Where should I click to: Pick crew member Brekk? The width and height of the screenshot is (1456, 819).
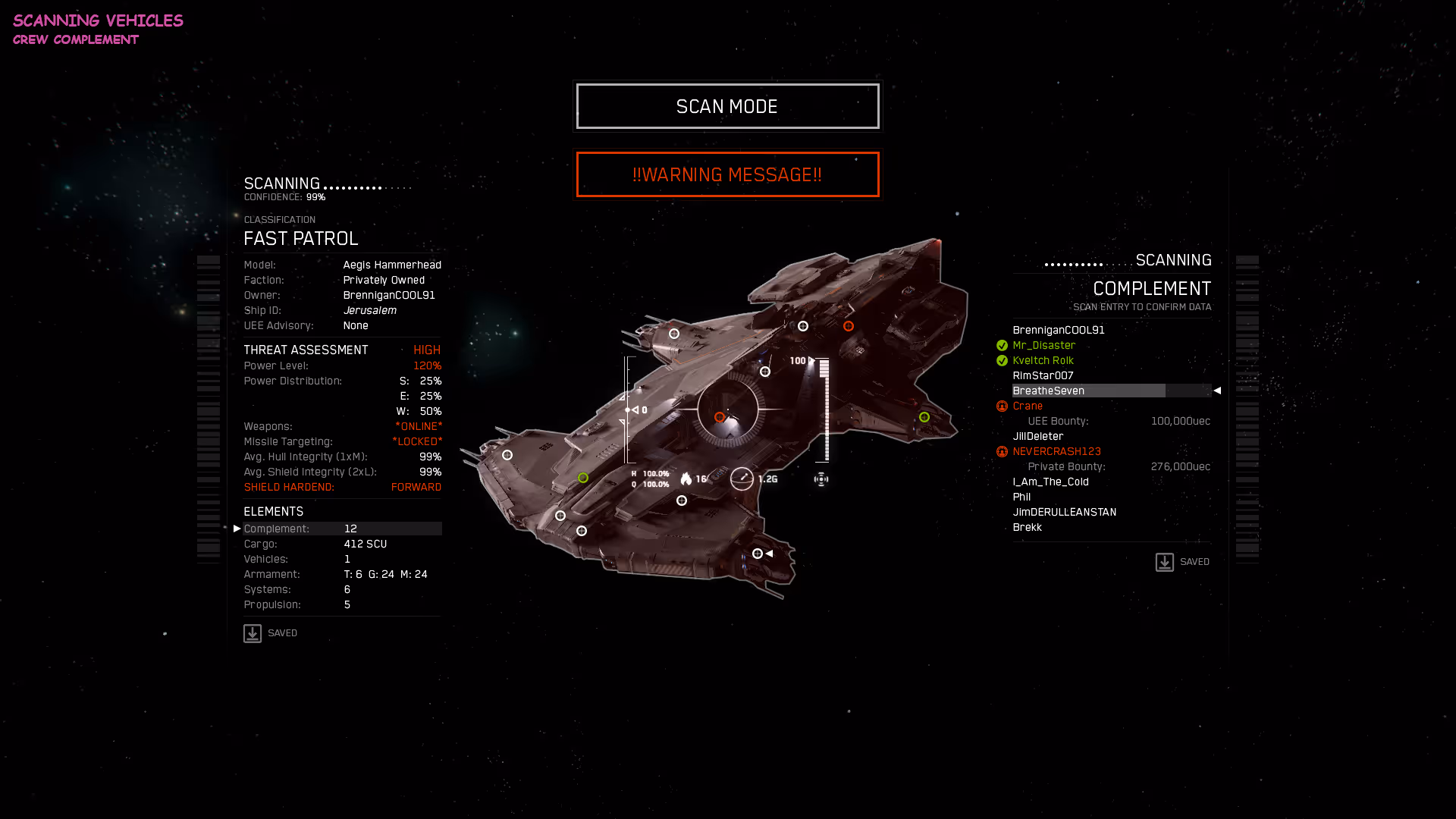click(x=1028, y=527)
